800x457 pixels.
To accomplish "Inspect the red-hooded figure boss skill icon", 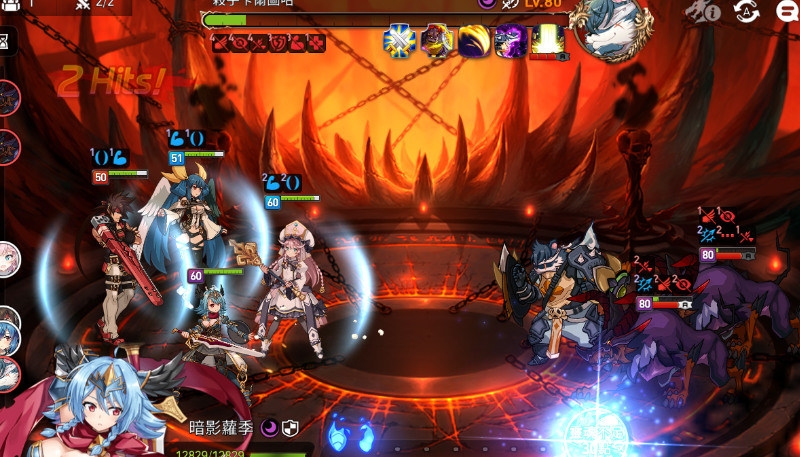I will pyautogui.click(x=437, y=42).
